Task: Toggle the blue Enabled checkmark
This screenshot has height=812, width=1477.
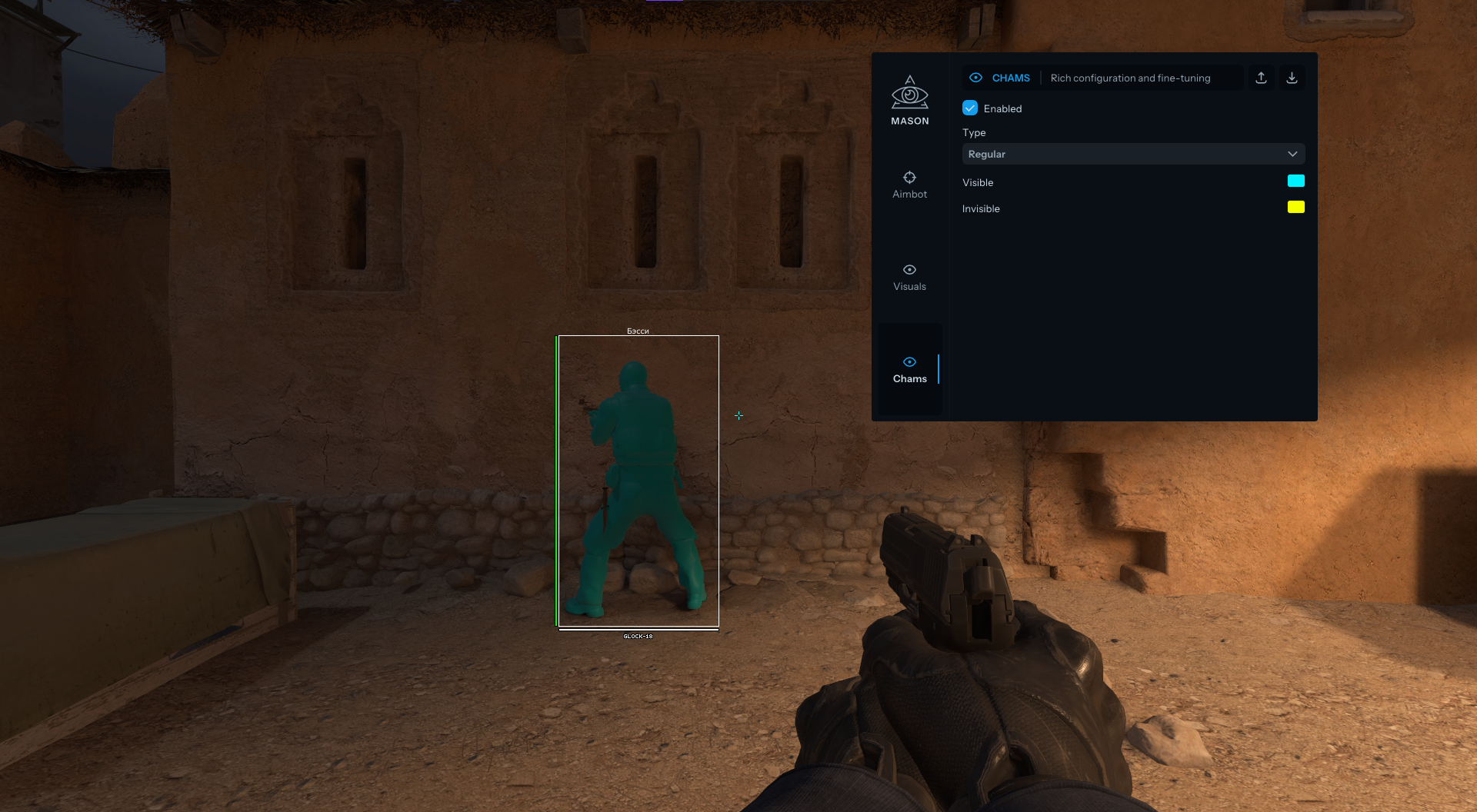Action: pos(969,108)
